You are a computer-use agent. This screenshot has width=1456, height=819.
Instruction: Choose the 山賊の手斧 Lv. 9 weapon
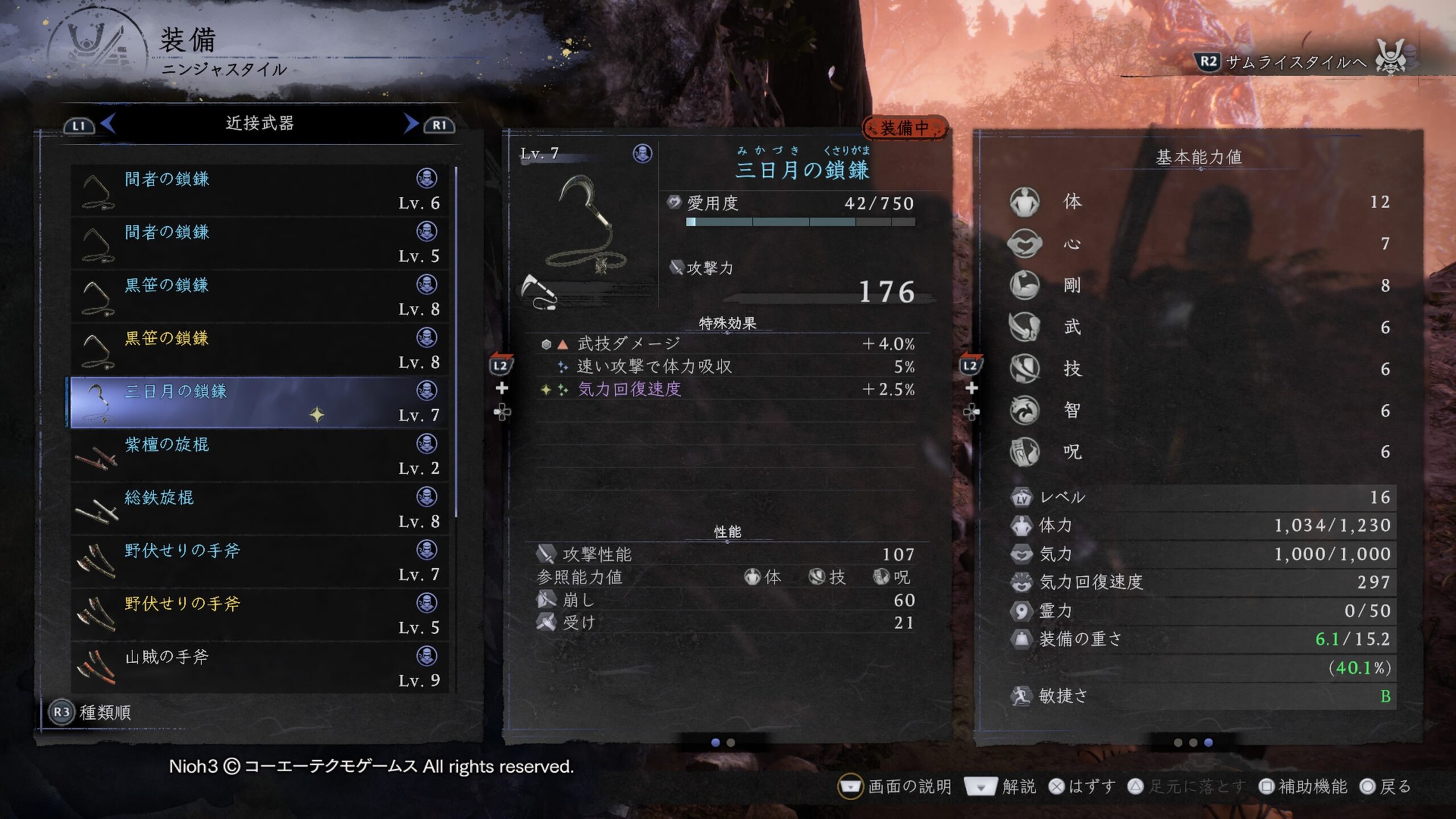(259, 668)
